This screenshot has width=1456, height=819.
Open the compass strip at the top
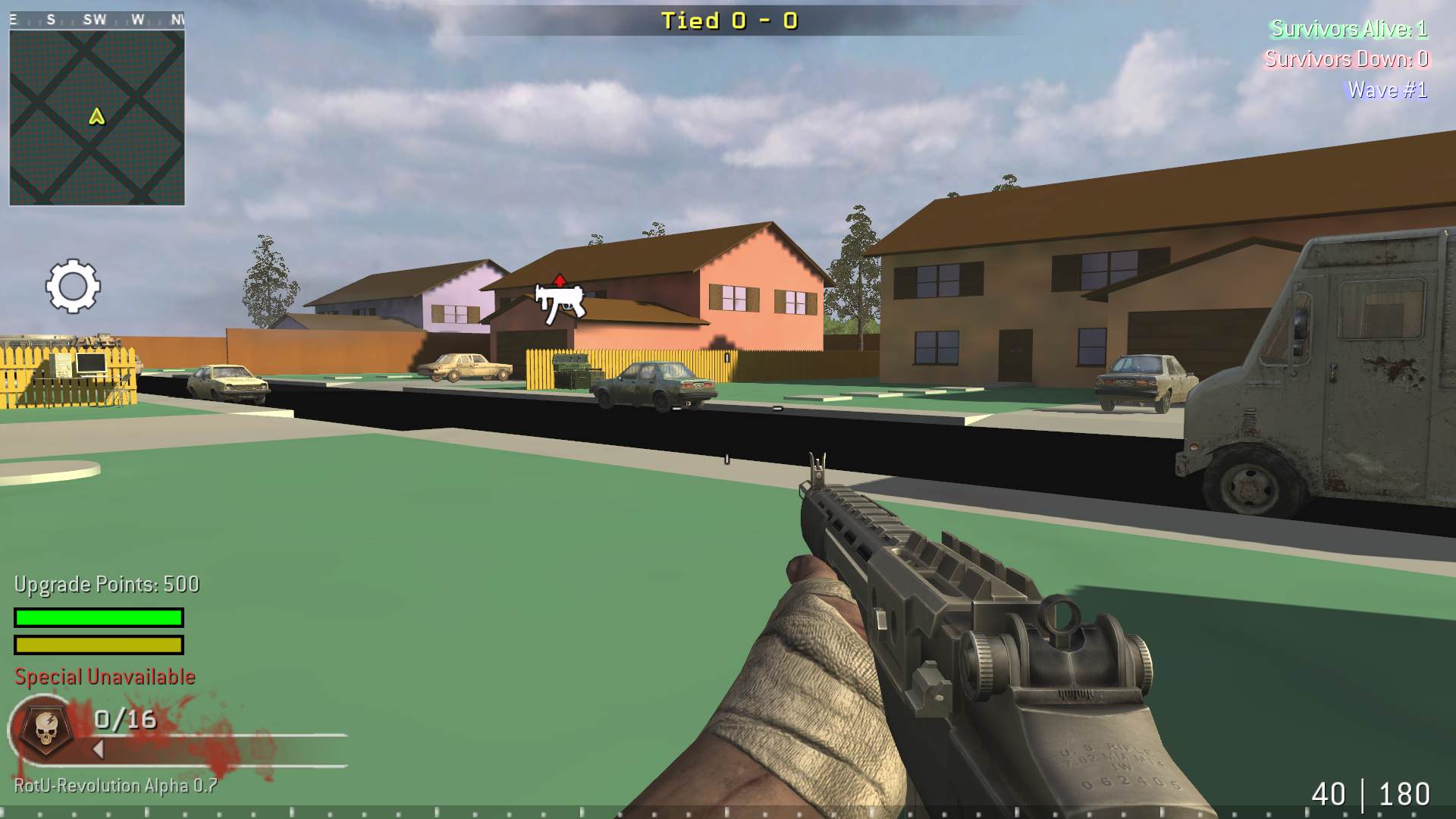(x=97, y=19)
